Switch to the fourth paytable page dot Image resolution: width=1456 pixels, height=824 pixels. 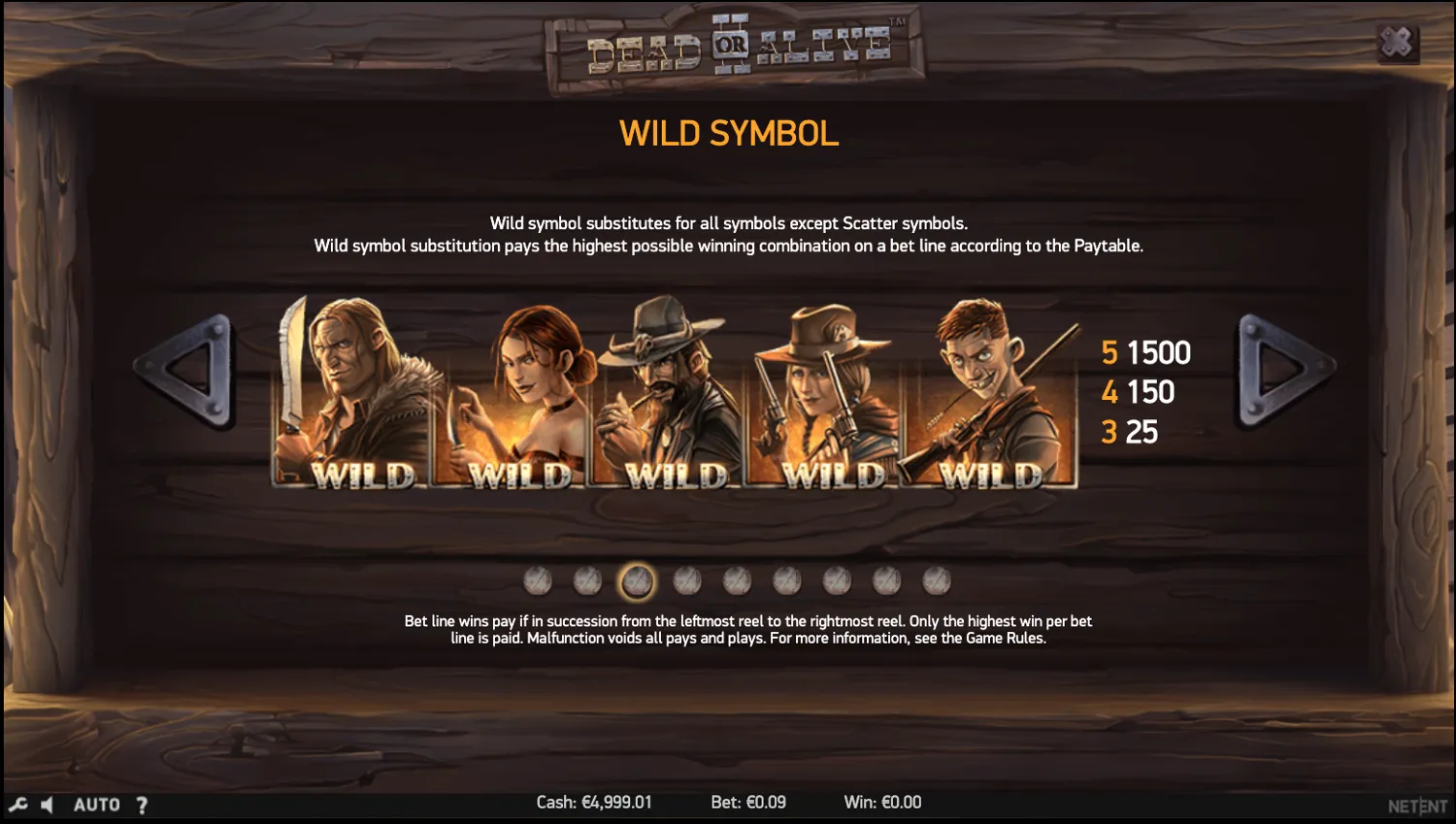click(686, 579)
